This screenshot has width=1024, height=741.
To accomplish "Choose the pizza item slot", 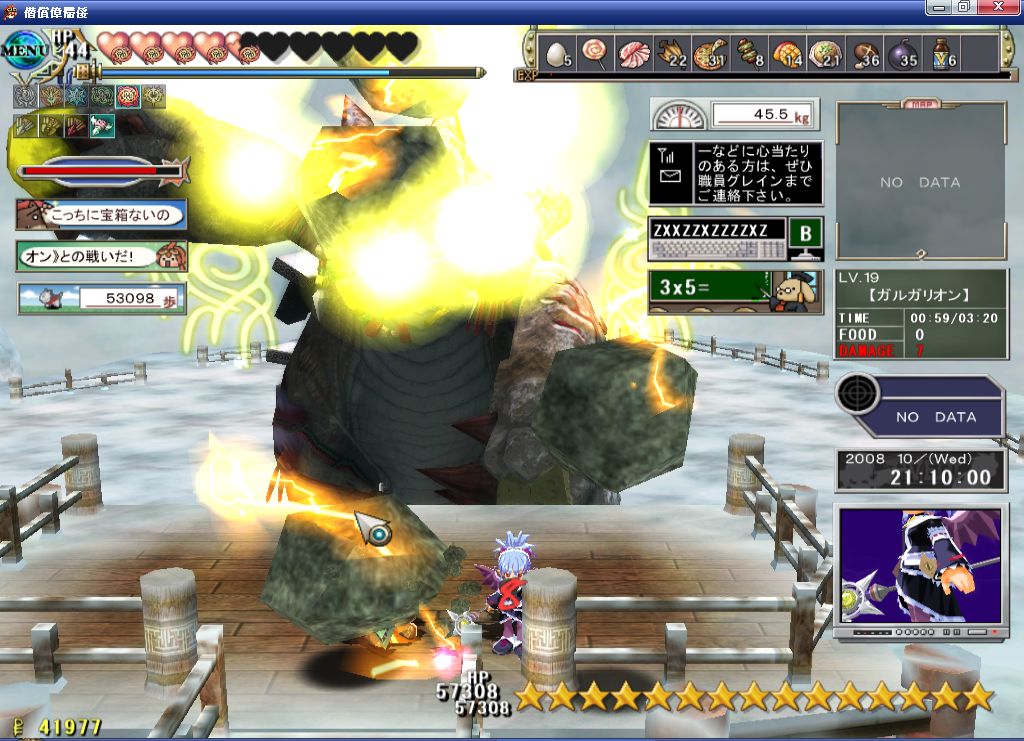I will [711, 54].
